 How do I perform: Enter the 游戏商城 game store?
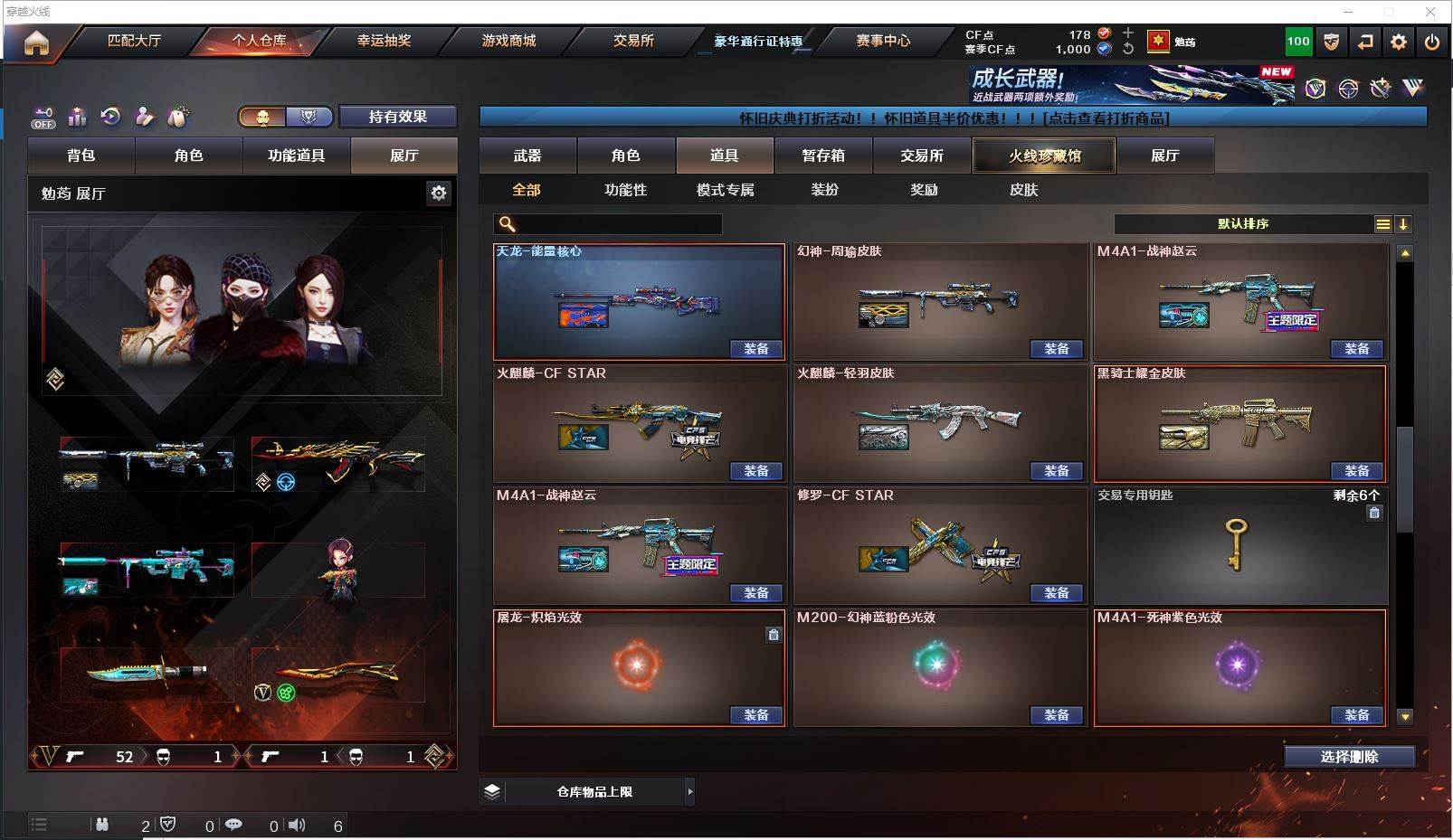508,41
